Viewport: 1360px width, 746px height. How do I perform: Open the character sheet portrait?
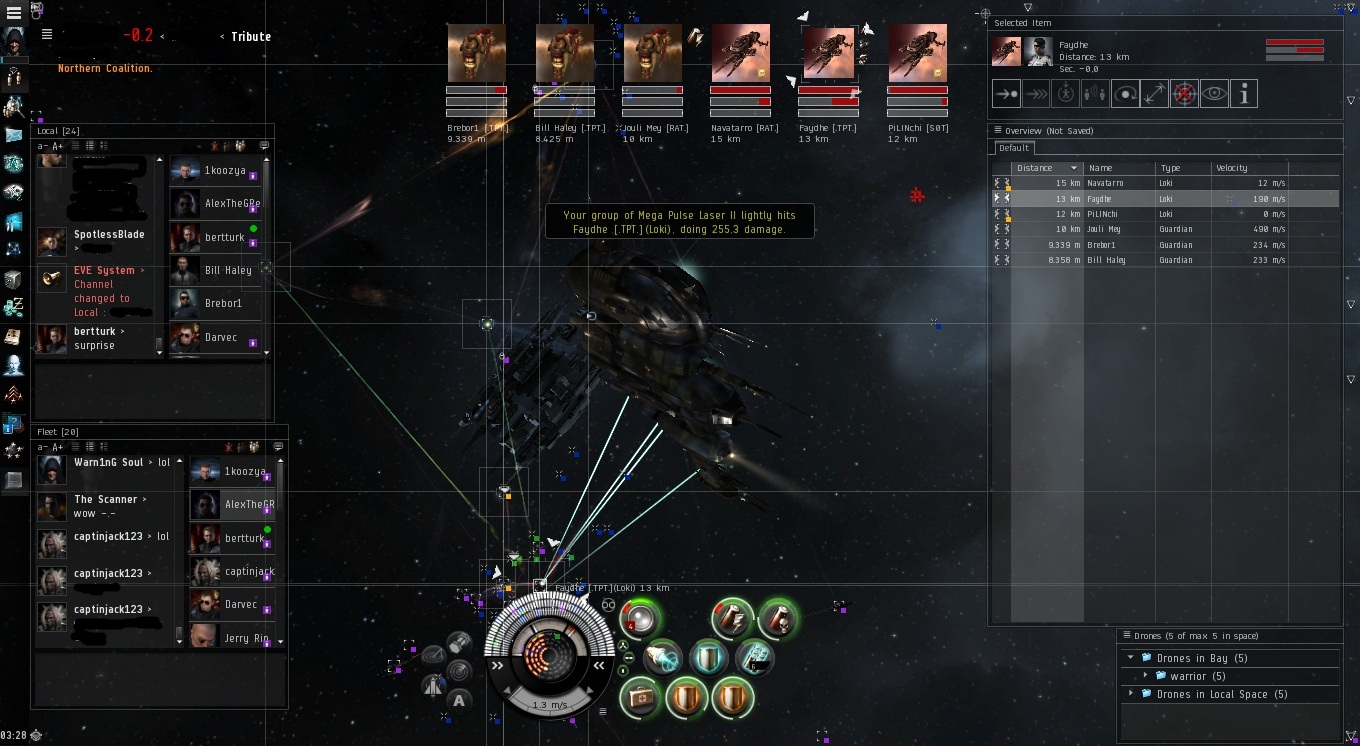coord(14,42)
